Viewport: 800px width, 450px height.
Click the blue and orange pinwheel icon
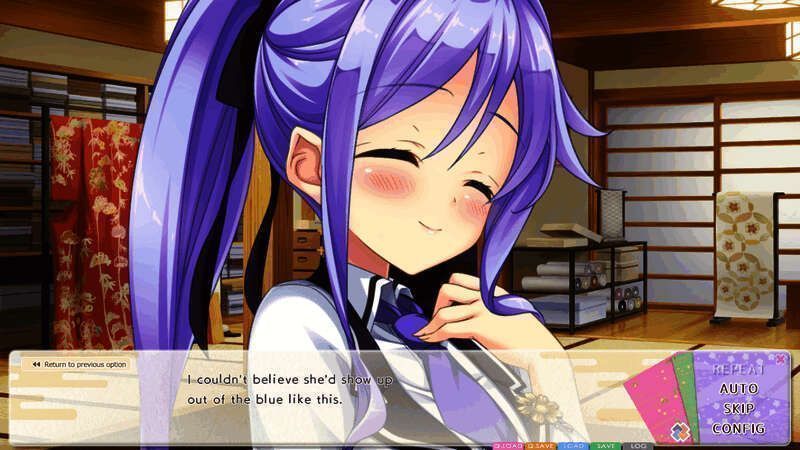tap(680, 431)
